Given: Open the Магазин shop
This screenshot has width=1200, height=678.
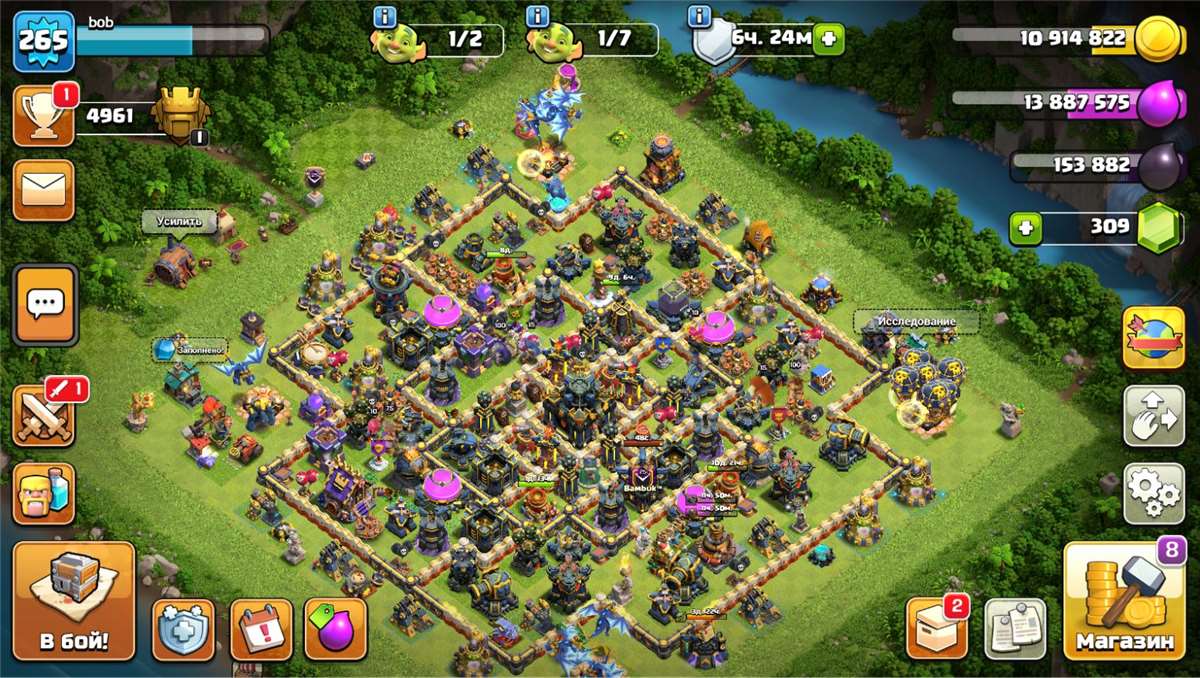Looking at the screenshot, I should (x=1123, y=600).
